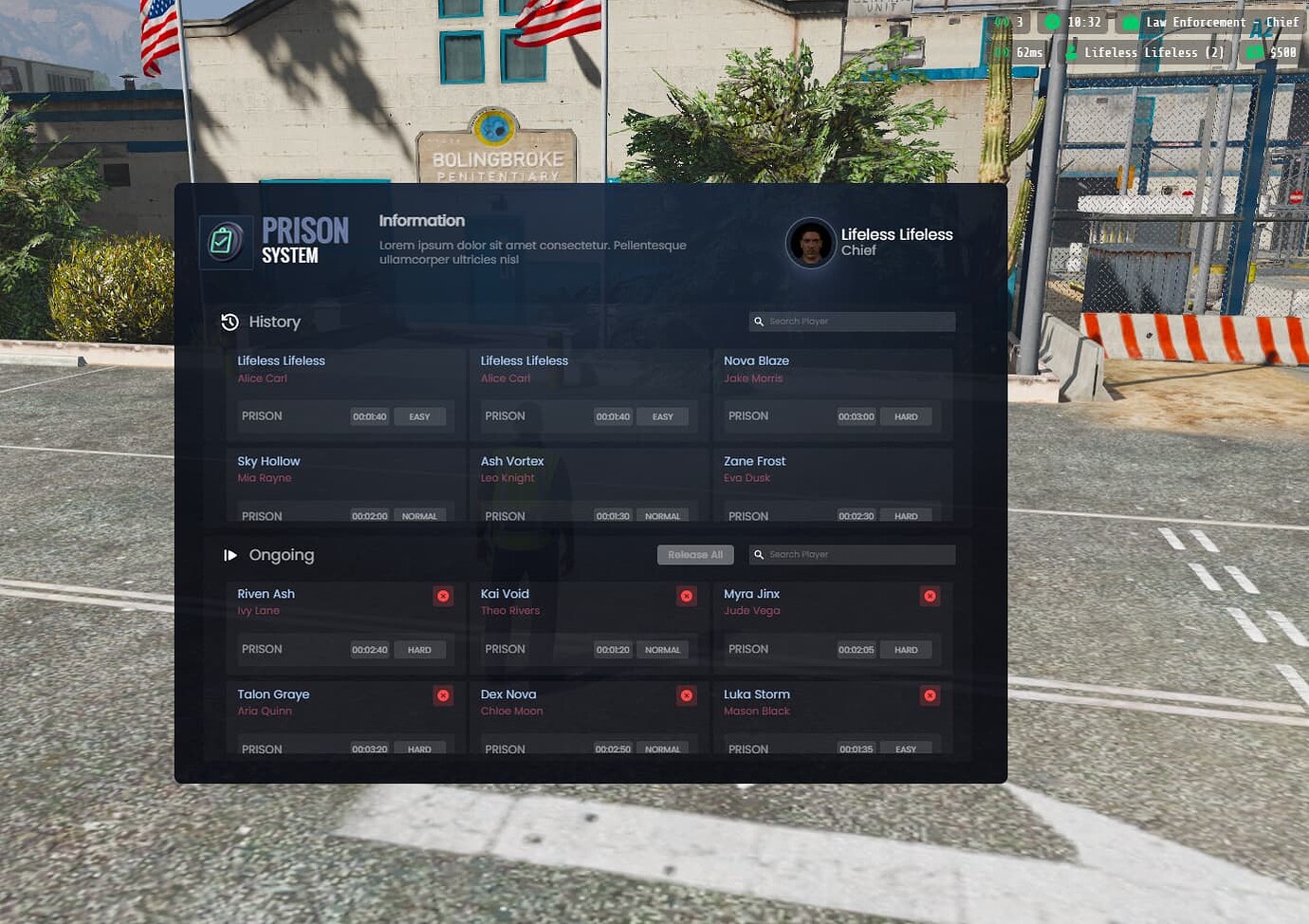Click the HARD difficulty badge for Nova Blaze
Screen dimensions: 1309x924
click(906, 416)
